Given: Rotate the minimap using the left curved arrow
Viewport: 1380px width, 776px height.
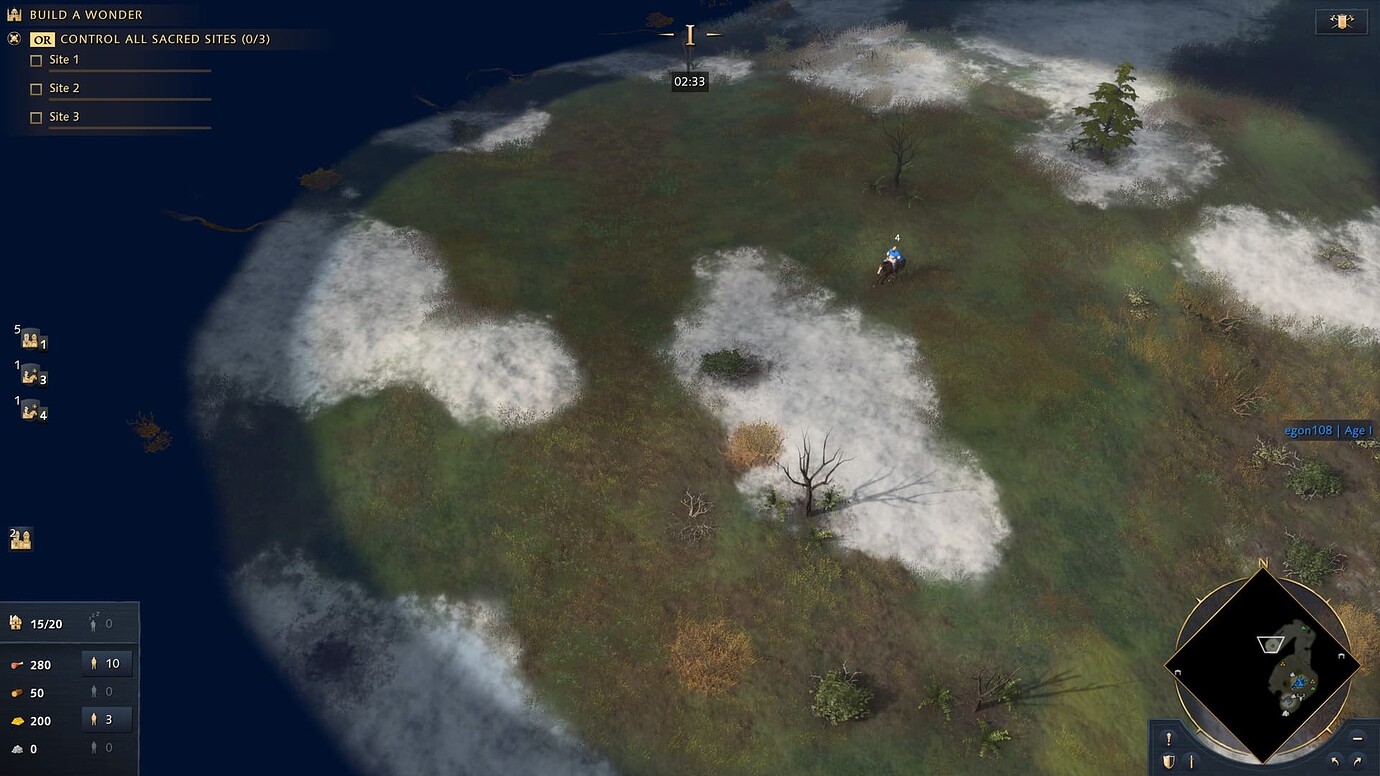Looking at the screenshot, I should tap(1336, 761).
